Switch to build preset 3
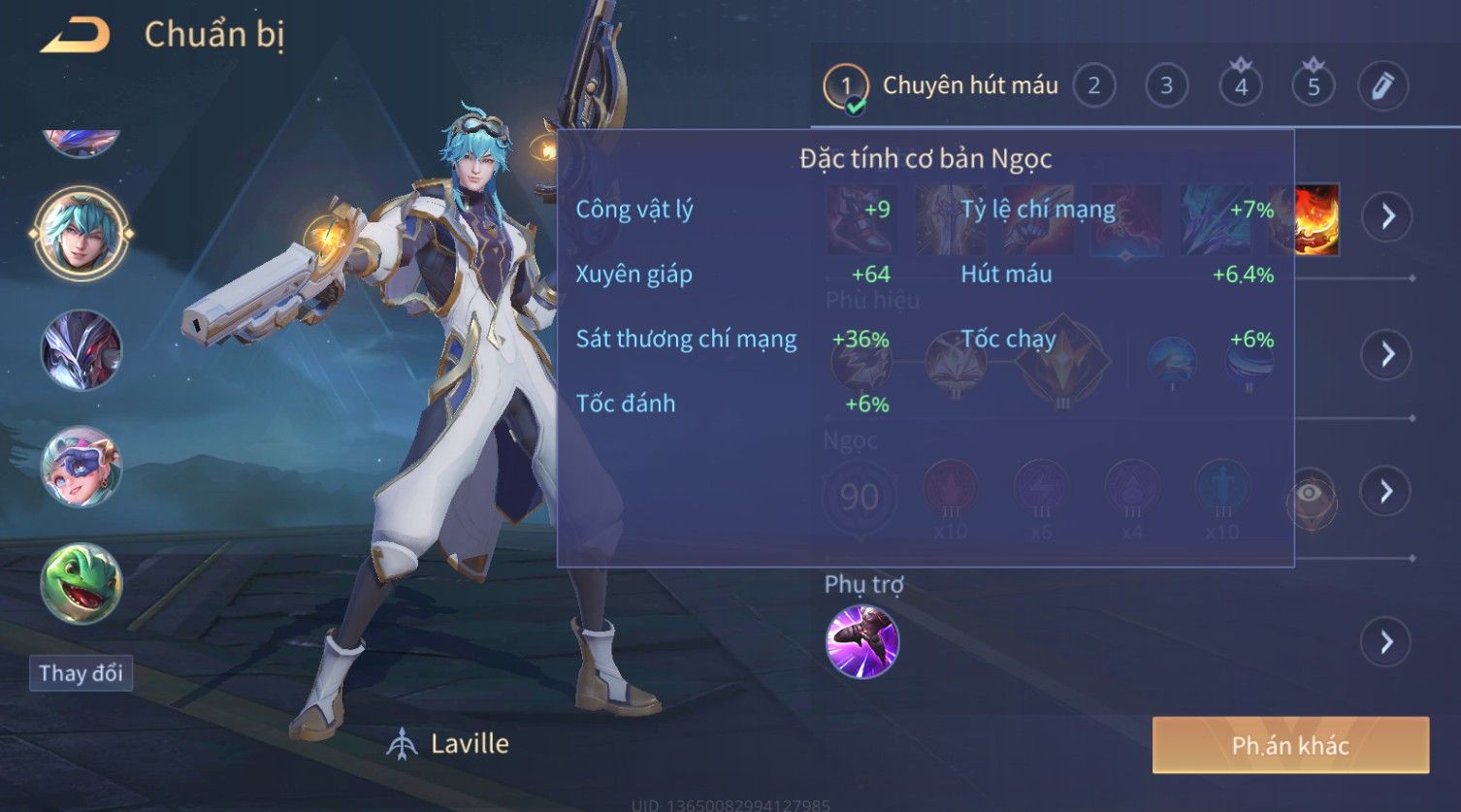The width and height of the screenshot is (1461, 812). 1166,86
